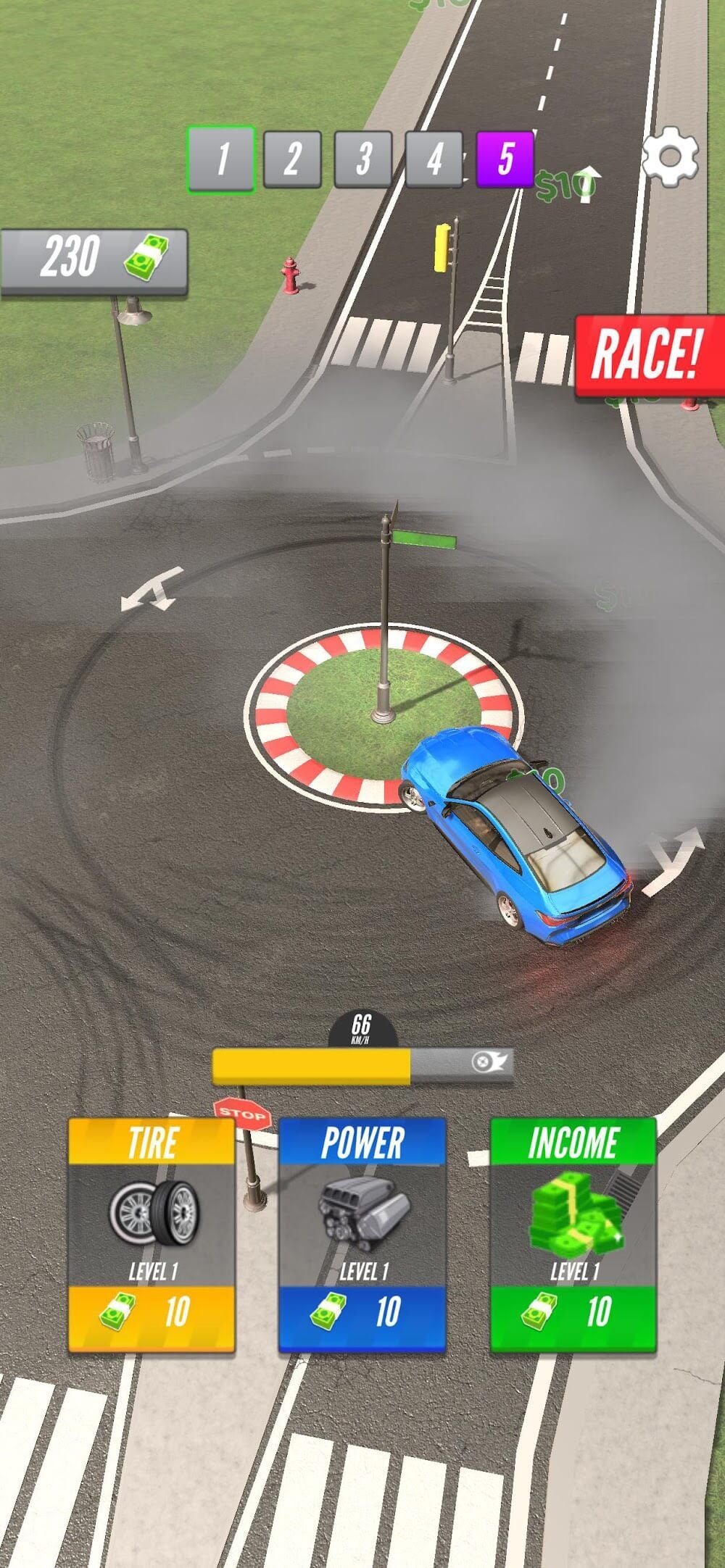Choose stage 4 tile
Viewport: 725px width, 1568px height.
[x=434, y=159]
